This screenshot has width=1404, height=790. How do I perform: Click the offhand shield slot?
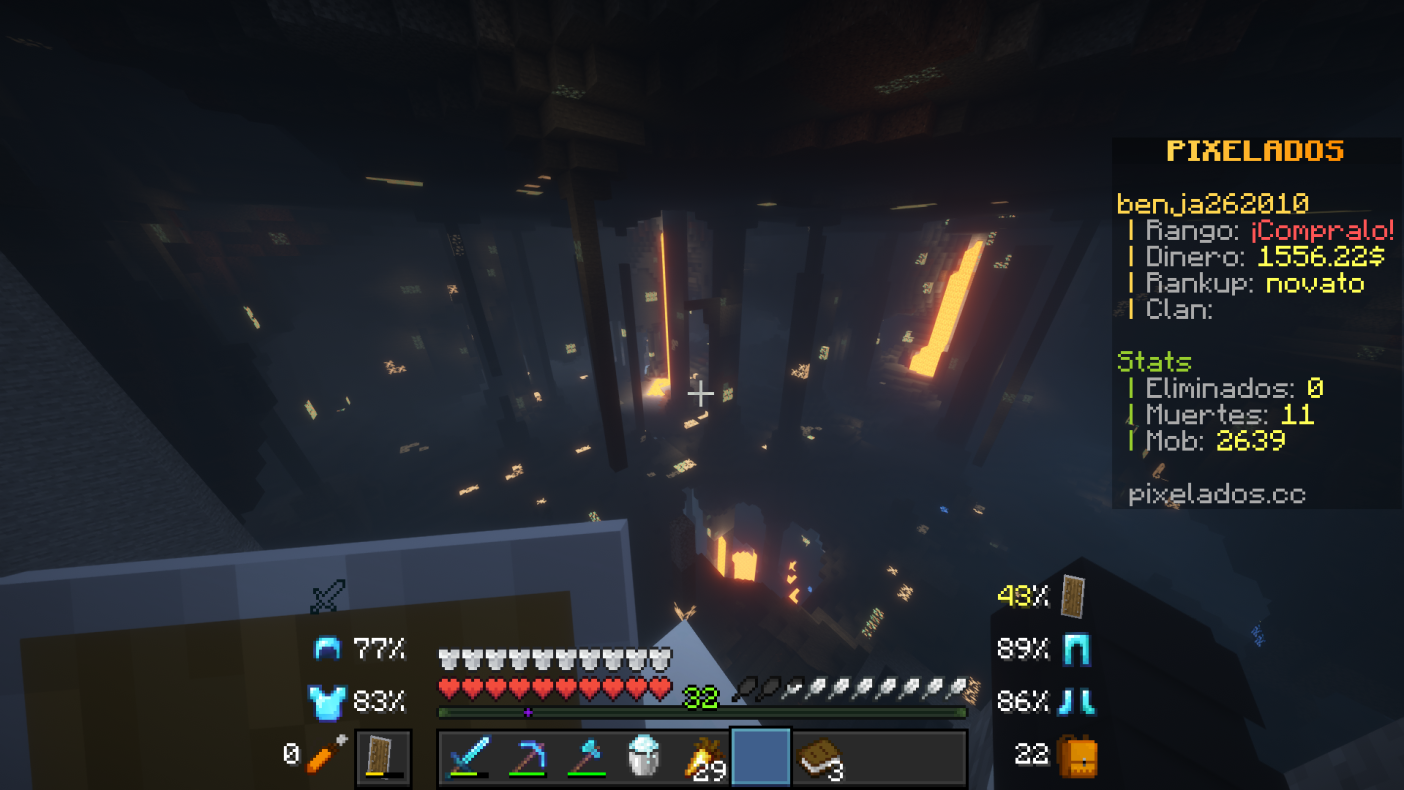[x=383, y=757]
